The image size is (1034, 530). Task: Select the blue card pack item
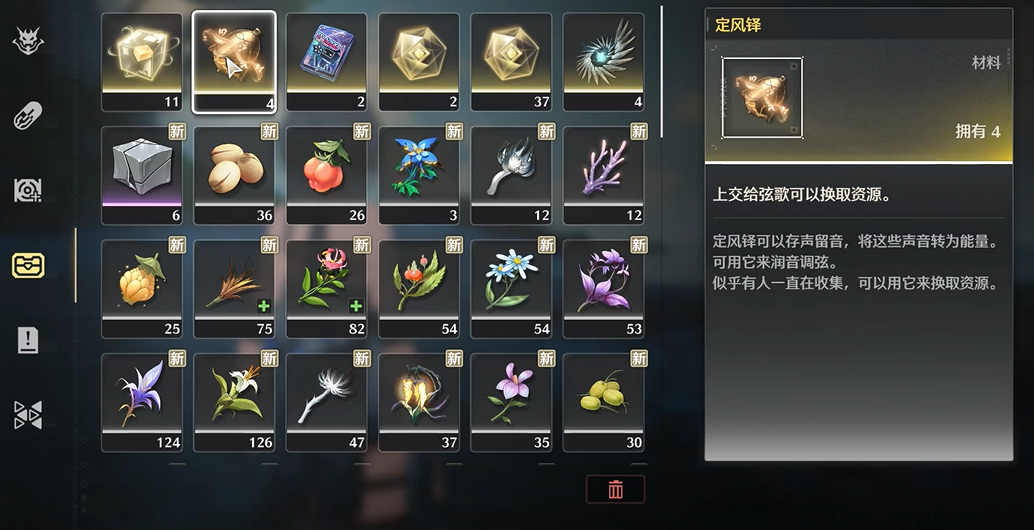click(x=326, y=54)
